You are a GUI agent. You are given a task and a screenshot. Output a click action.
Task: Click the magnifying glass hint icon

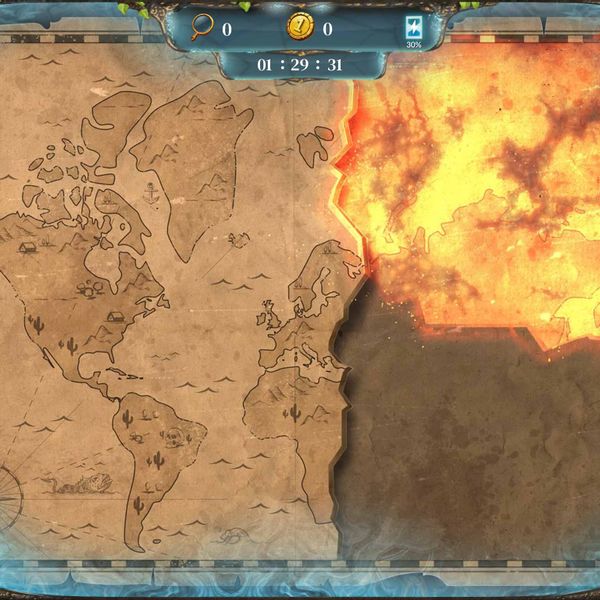(x=203, y=28)
